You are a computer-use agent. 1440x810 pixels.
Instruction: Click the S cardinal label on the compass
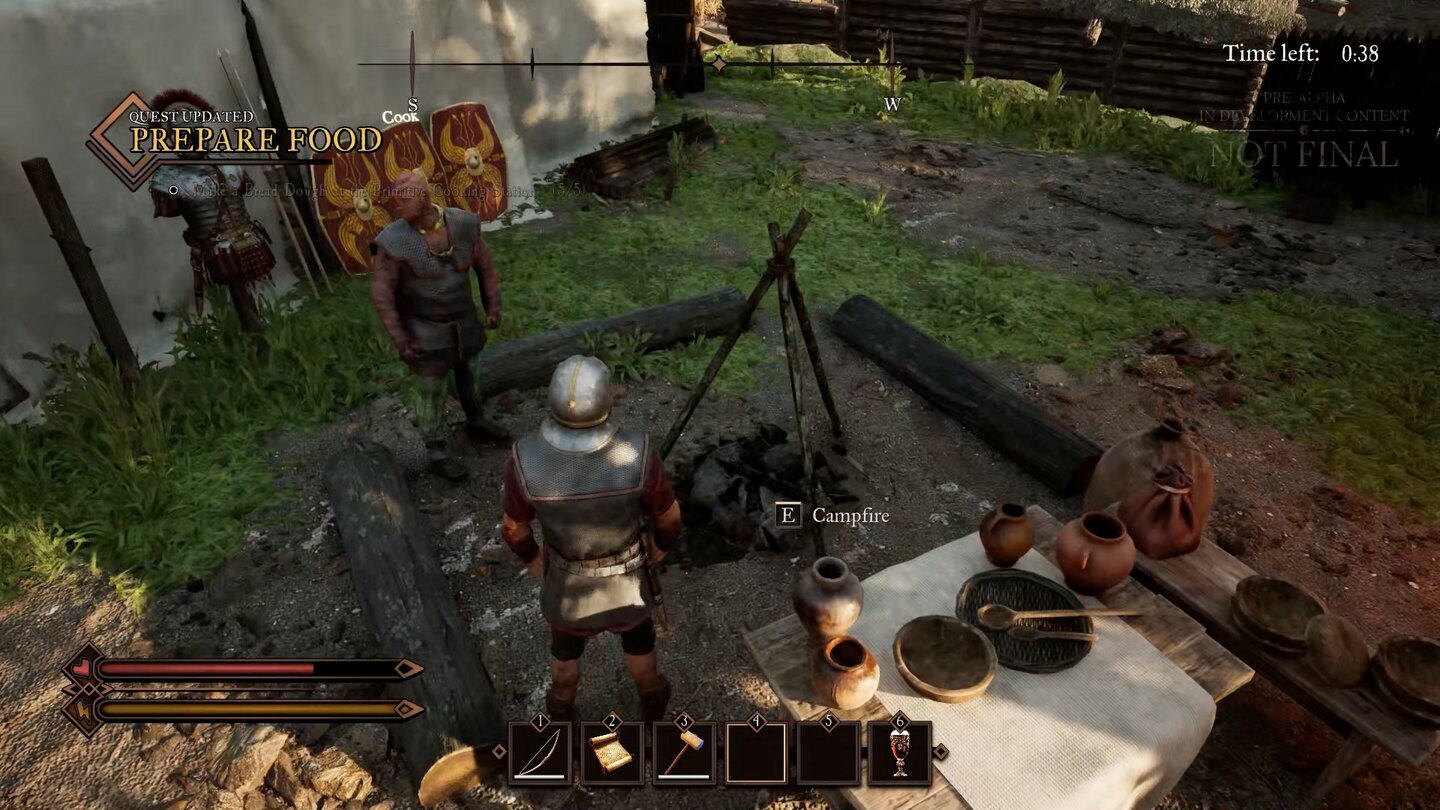pos(413,103)
